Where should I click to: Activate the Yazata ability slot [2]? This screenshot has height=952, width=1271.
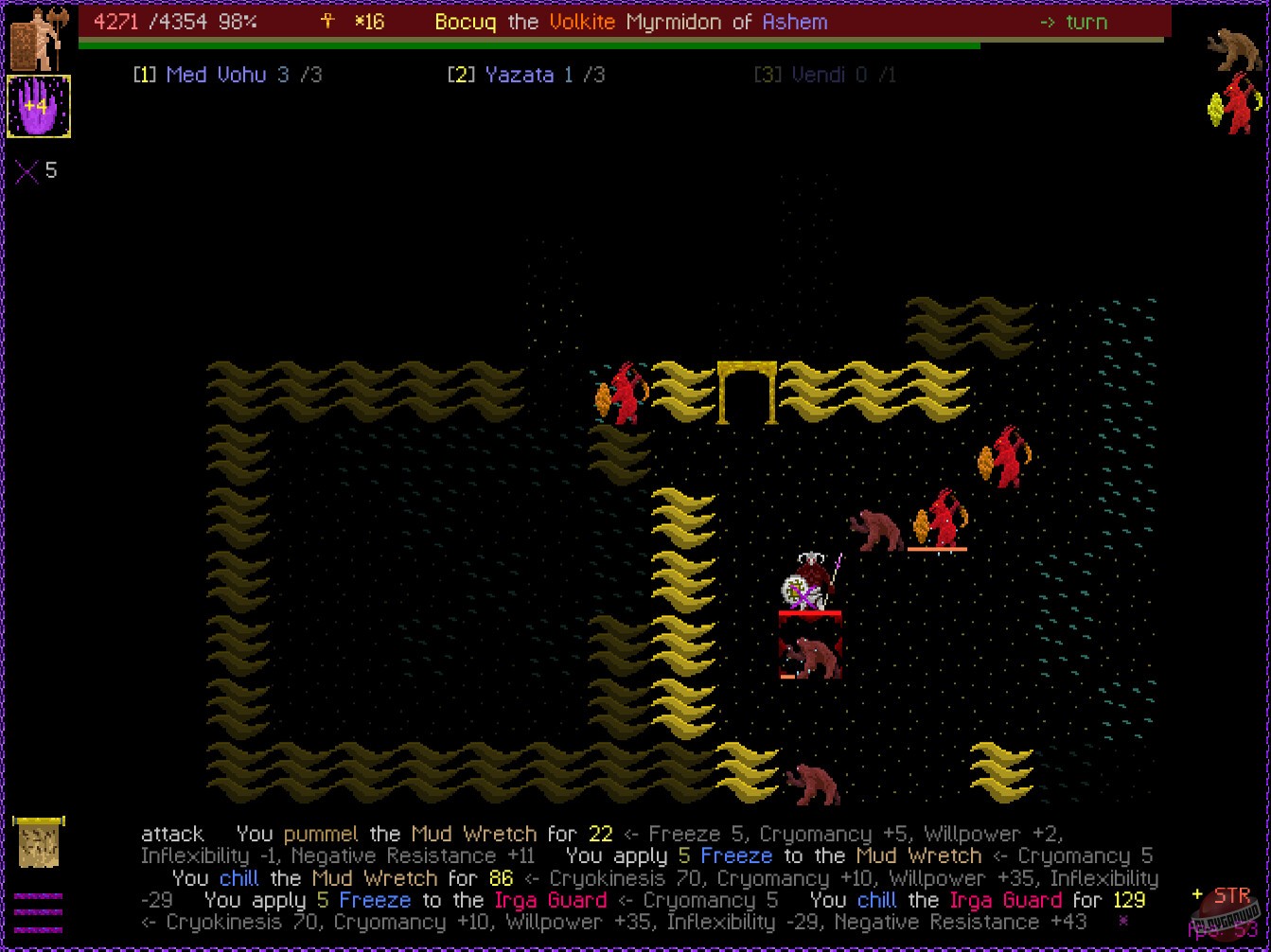[x=525, y=74]
